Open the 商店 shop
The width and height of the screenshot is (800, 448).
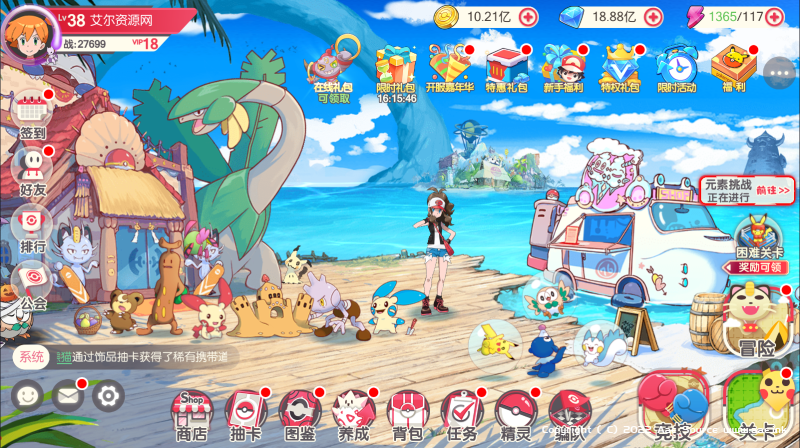[191, 414]
